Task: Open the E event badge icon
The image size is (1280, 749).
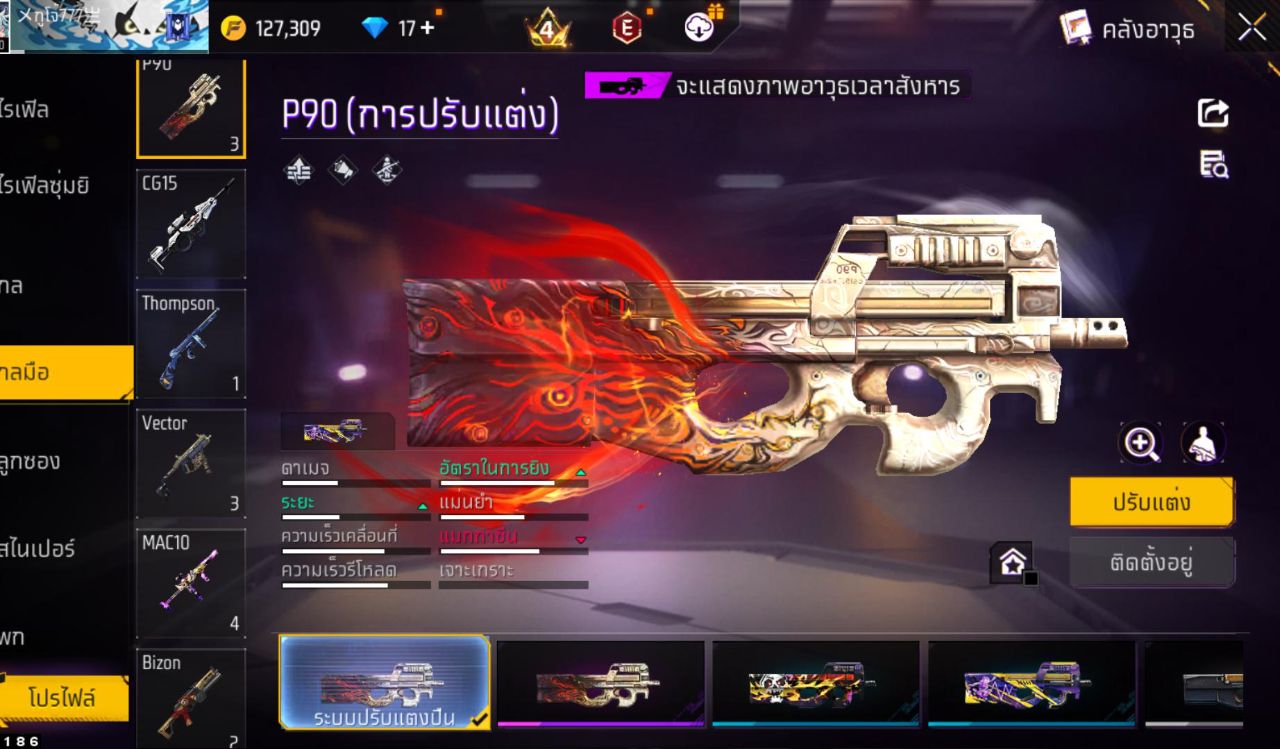Action: pyautogui.click(x=628, y=27)
